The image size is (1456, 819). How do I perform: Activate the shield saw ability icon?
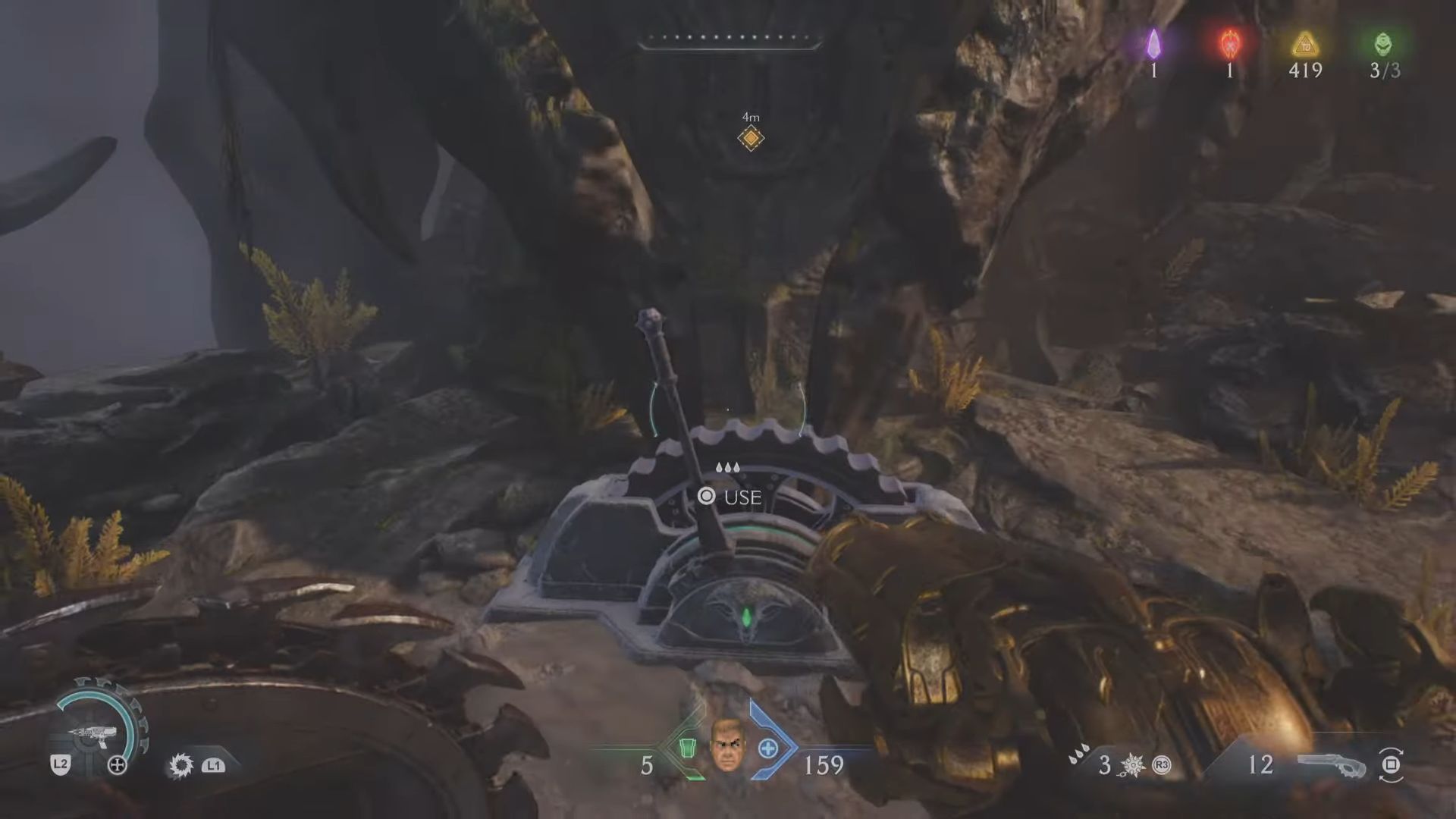(x=181, y=765)
